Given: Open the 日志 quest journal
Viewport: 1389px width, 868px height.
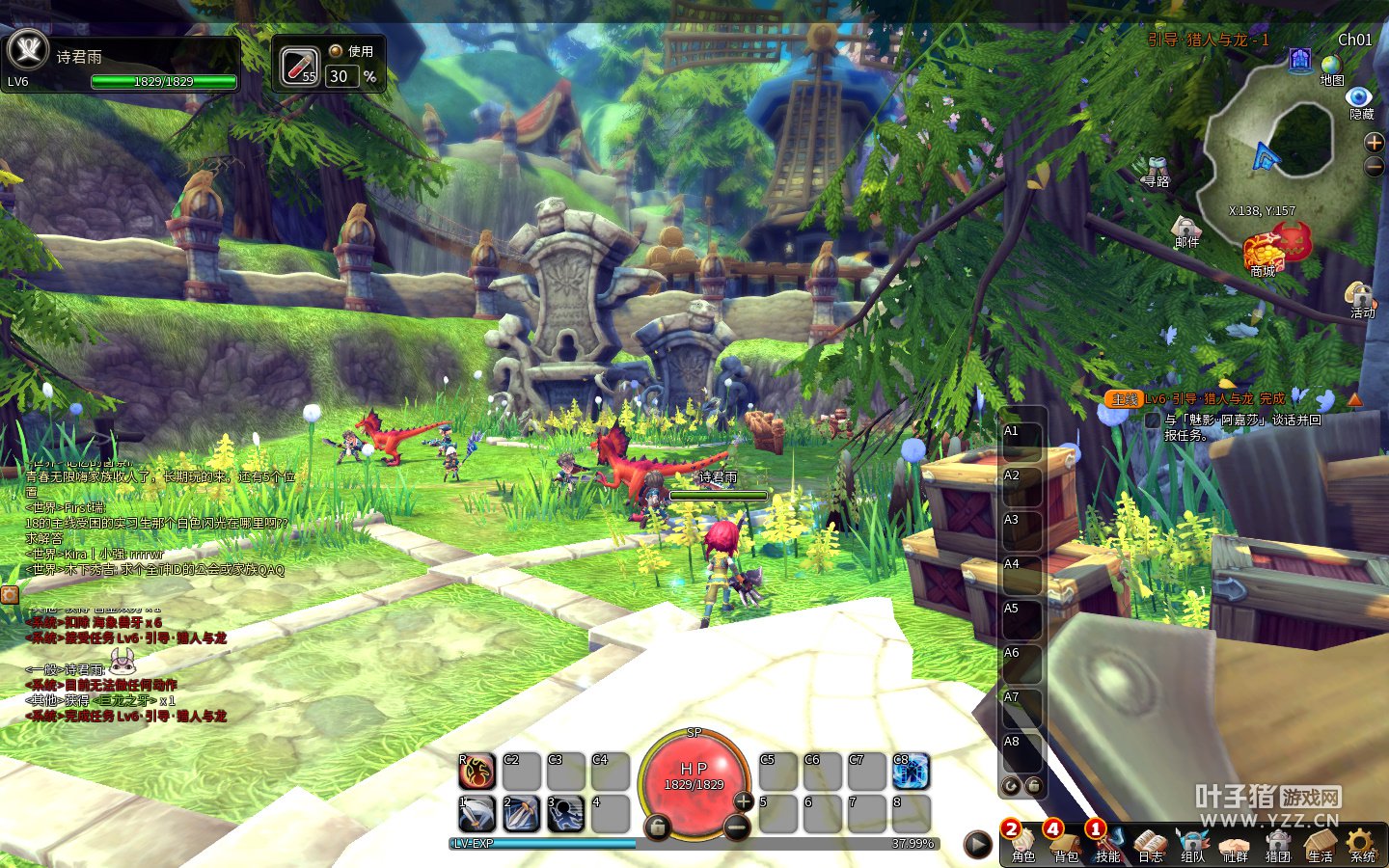Looking at the screenshot, I should click(x=1151, y=844).
